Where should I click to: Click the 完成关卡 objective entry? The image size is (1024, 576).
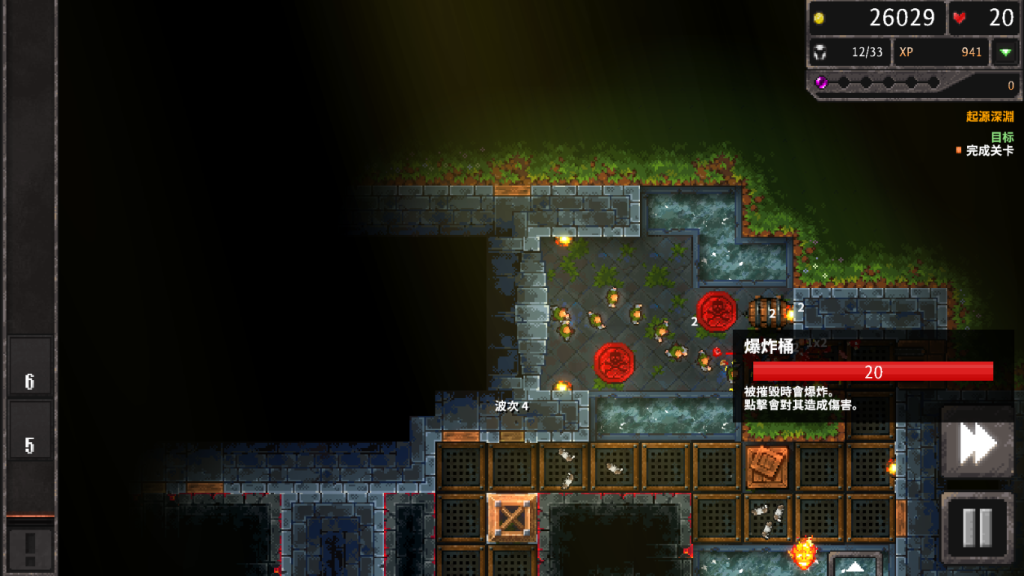point(988,151)
